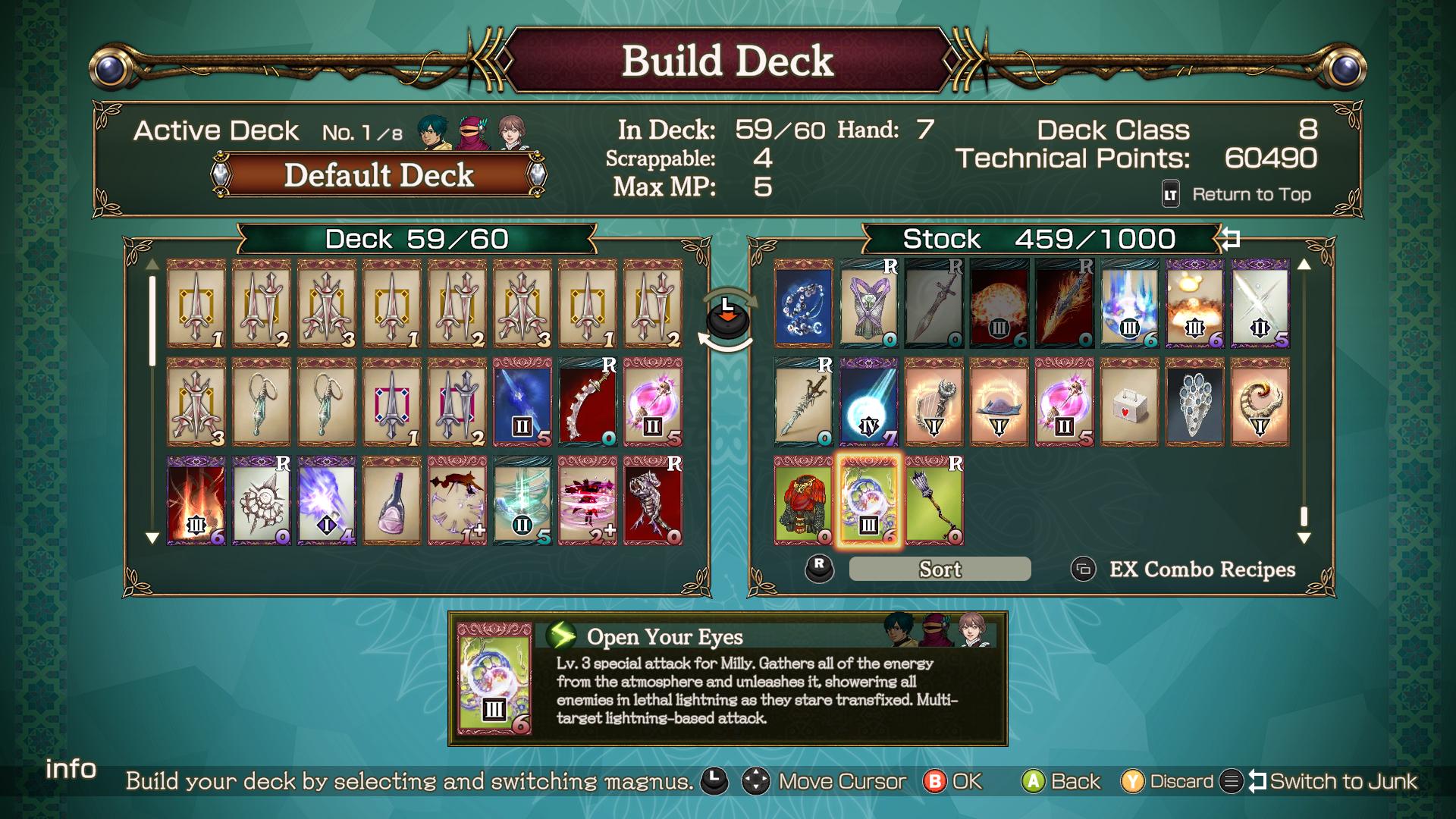This screenshot has height=819, width=1456.
Task: Click the deck list down arrow
Action: point(152,538)
